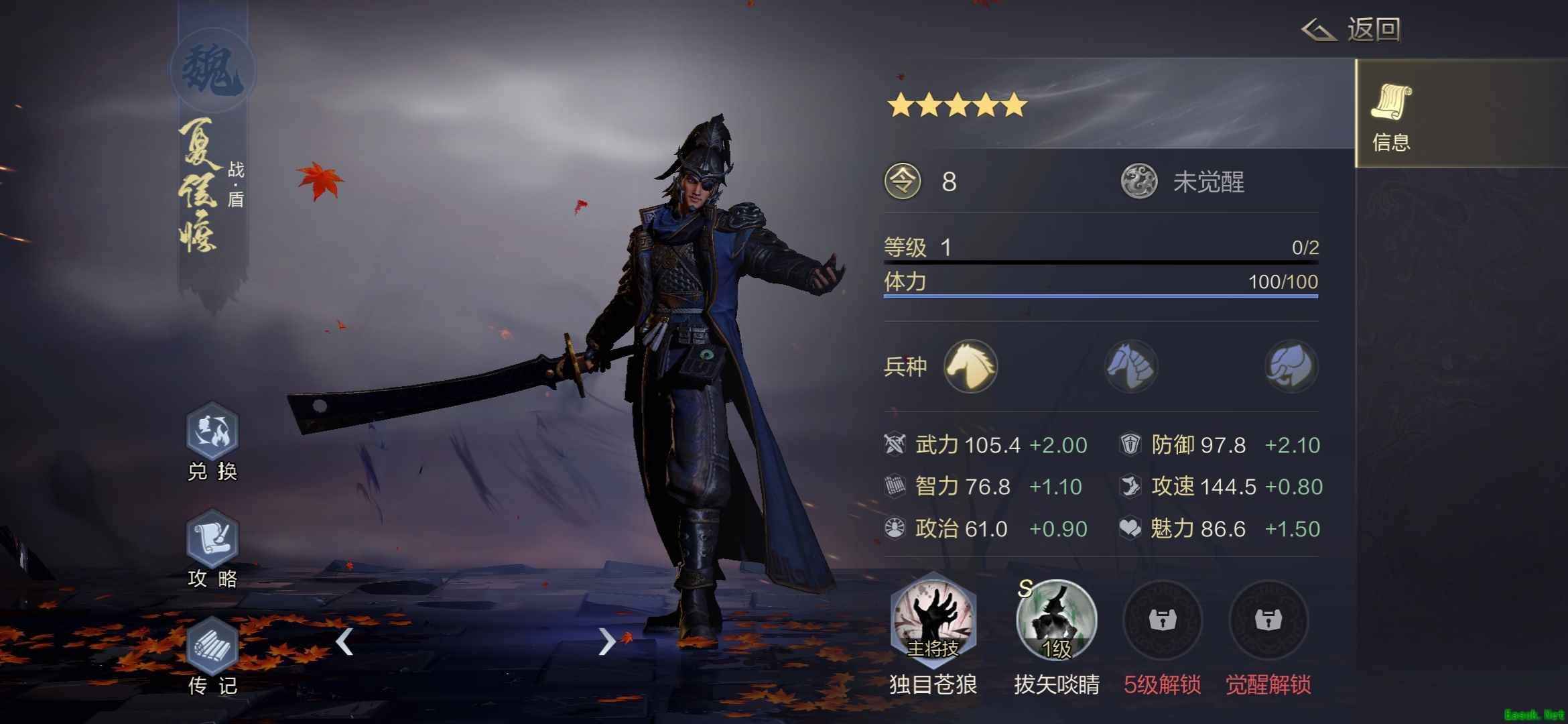
Task: Tap the locked 5级解锁 skill slot
Action: pos(1162,620)
